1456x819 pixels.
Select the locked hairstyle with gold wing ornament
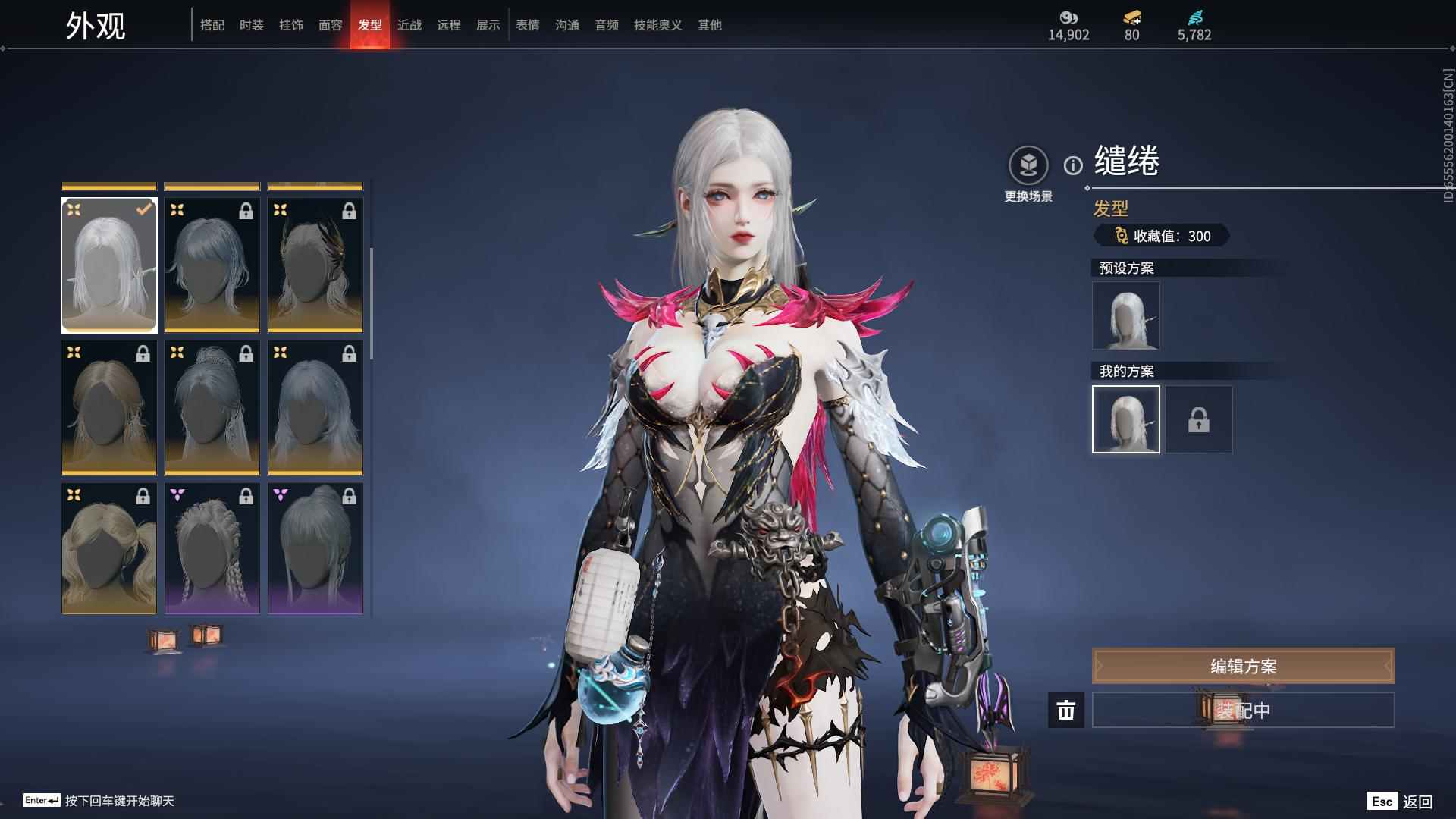[315, 265]
